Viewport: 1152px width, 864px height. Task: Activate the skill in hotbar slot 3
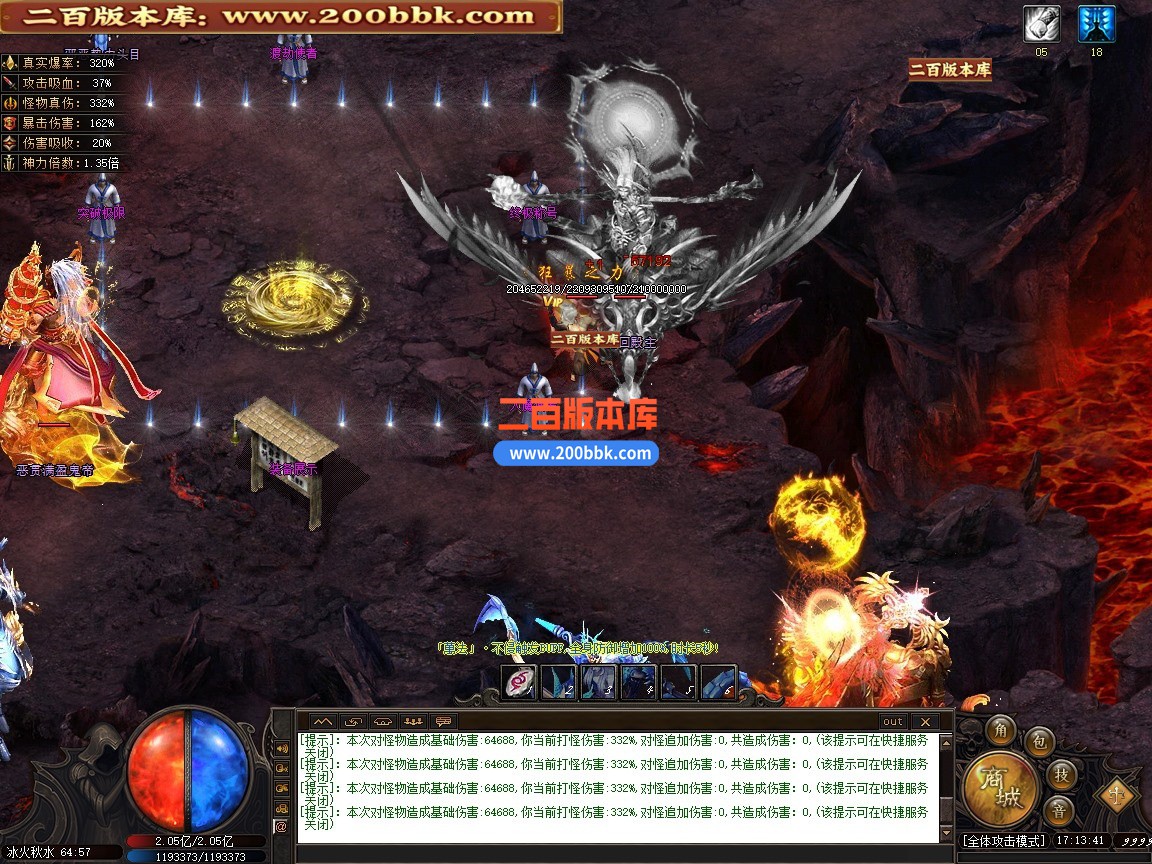599,683
